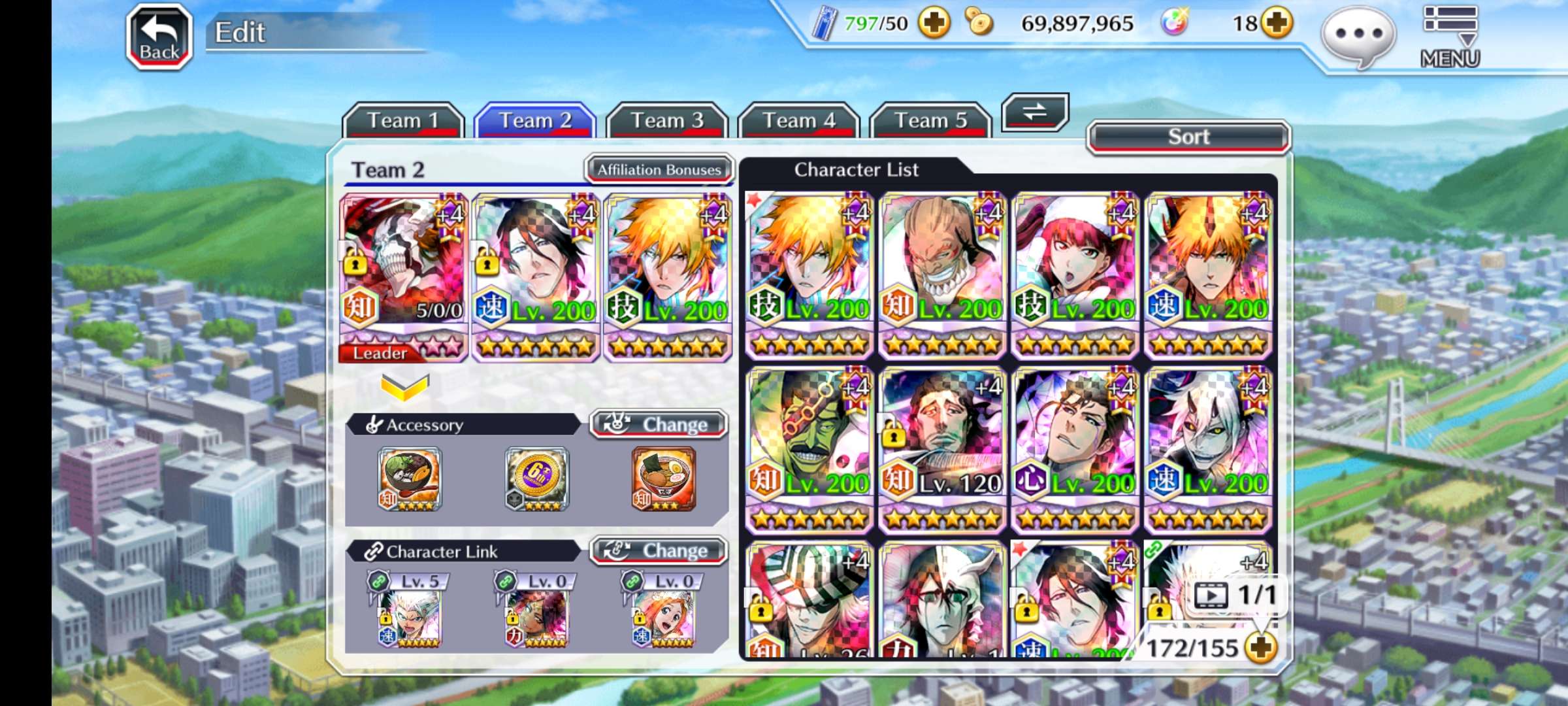Image resolution: width=1568 pixels, height=706 pixels.
Task: Change the equipped Accessory
Action: coord(659,425)
